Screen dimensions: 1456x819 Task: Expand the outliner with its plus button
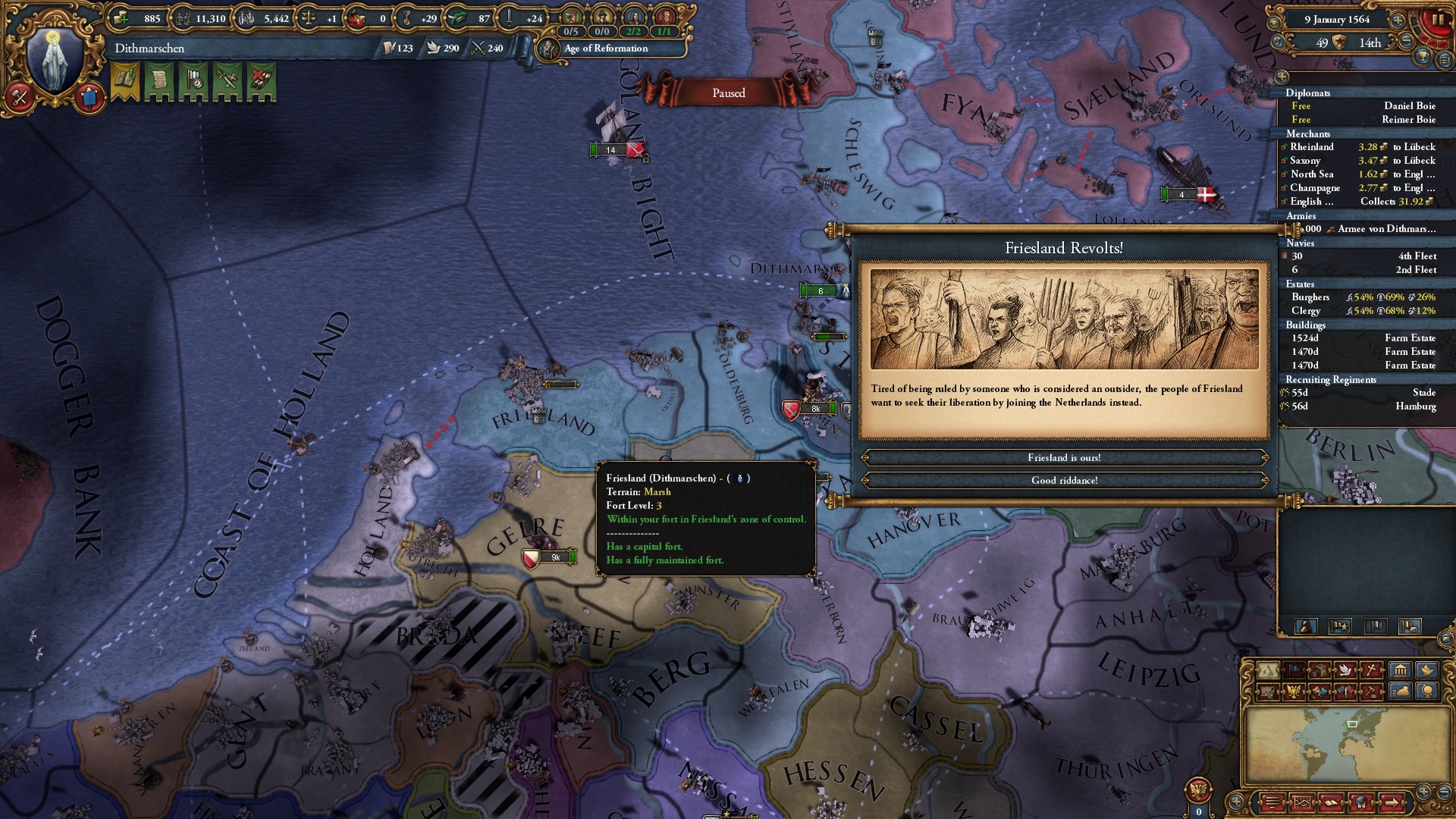coord(1282,77)
